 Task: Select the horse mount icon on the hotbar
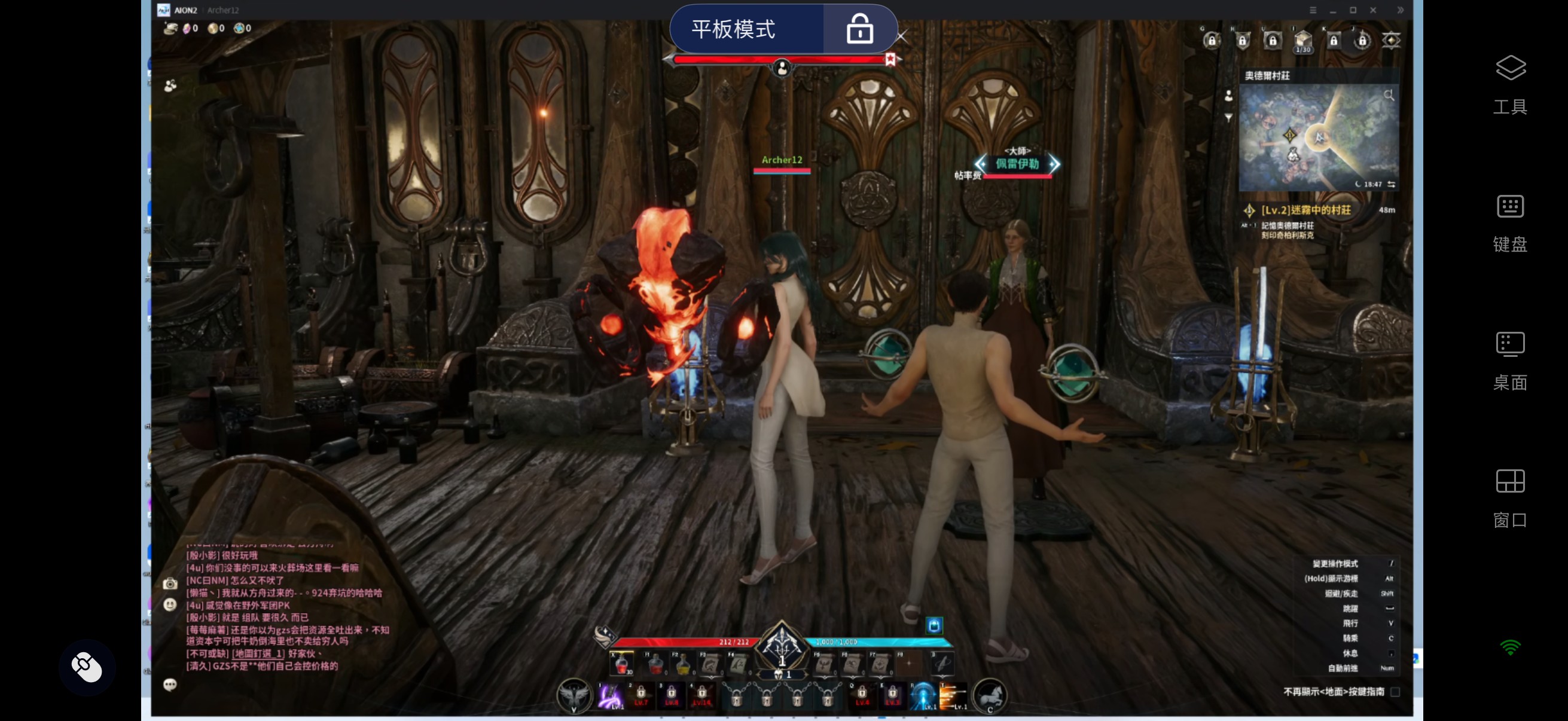tap(990, 695)
